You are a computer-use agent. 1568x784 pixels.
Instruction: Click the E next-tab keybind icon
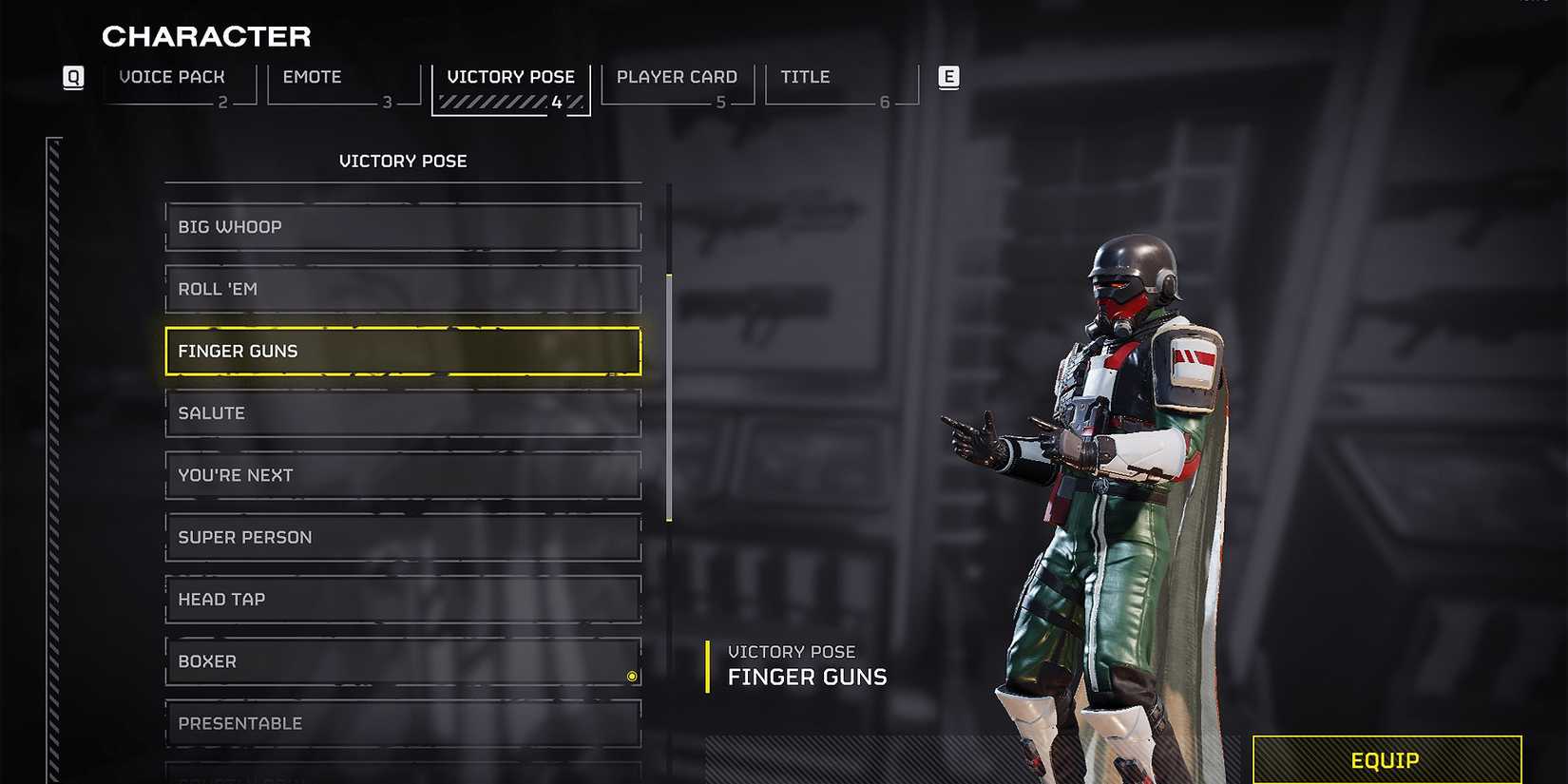(x=947, y=77)
